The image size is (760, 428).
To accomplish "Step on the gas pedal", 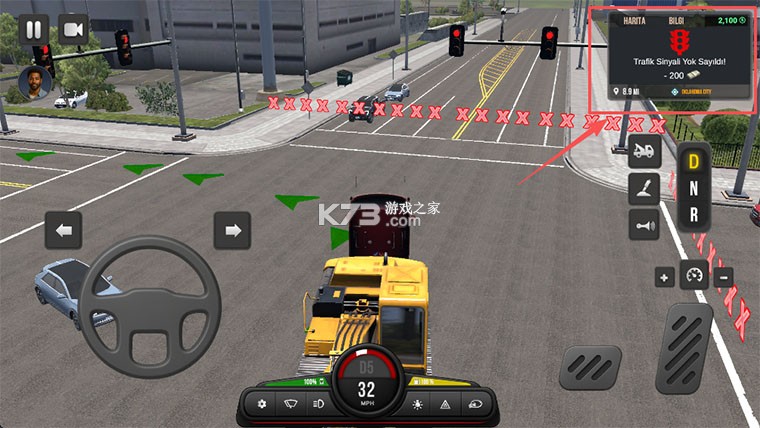I will [x=684, y=348].
